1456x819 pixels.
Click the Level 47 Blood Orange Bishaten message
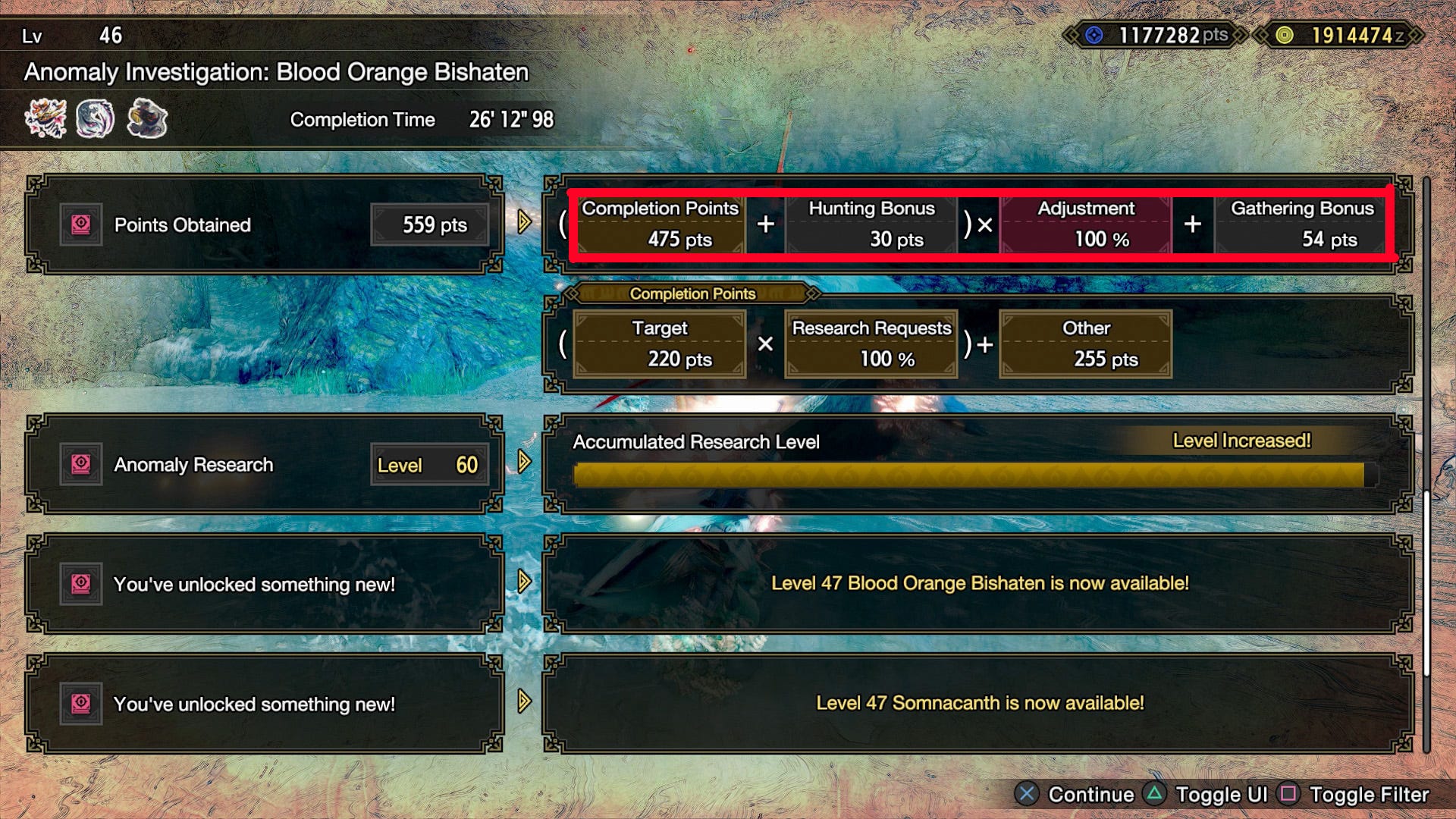pos(981,583)
